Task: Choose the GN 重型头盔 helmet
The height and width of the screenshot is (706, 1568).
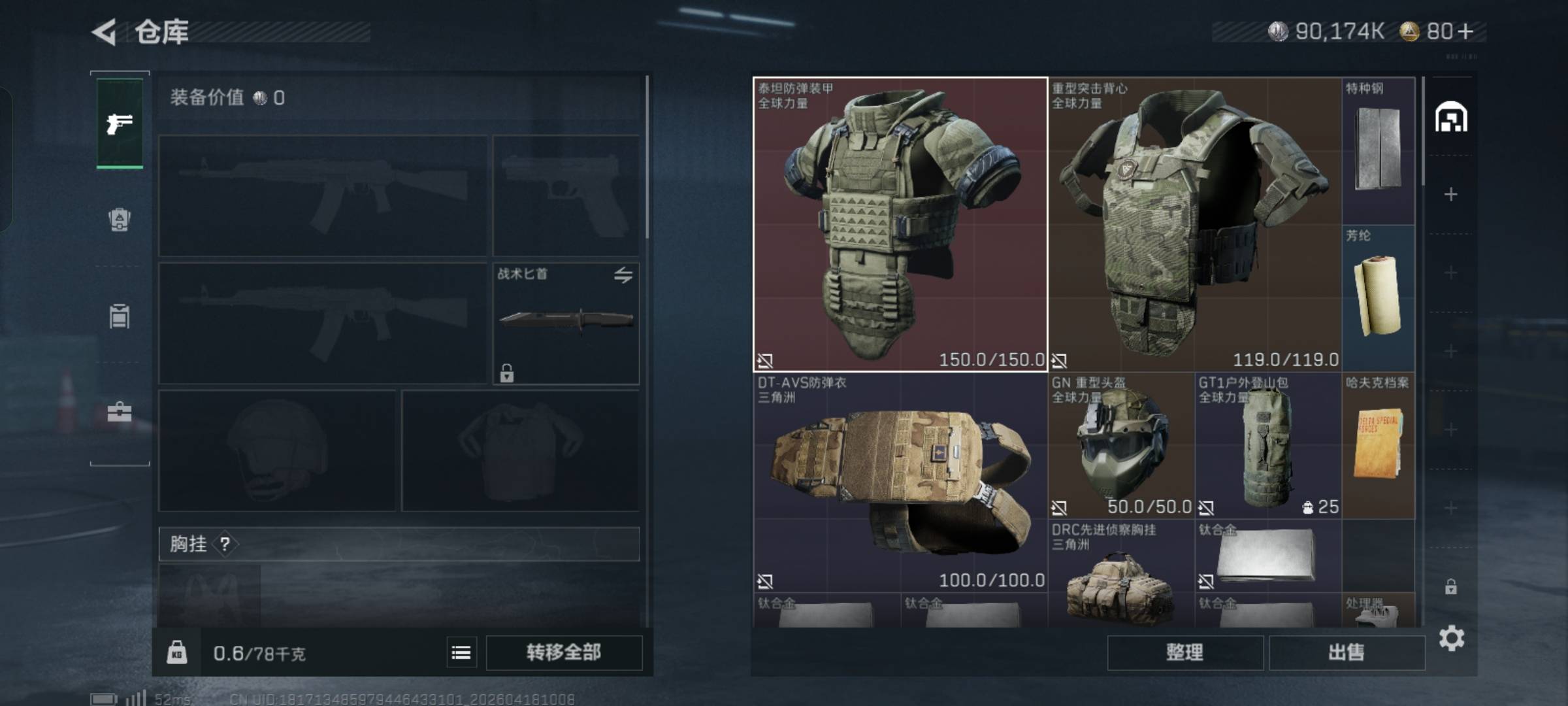Action: click(x=1120, y=446)
